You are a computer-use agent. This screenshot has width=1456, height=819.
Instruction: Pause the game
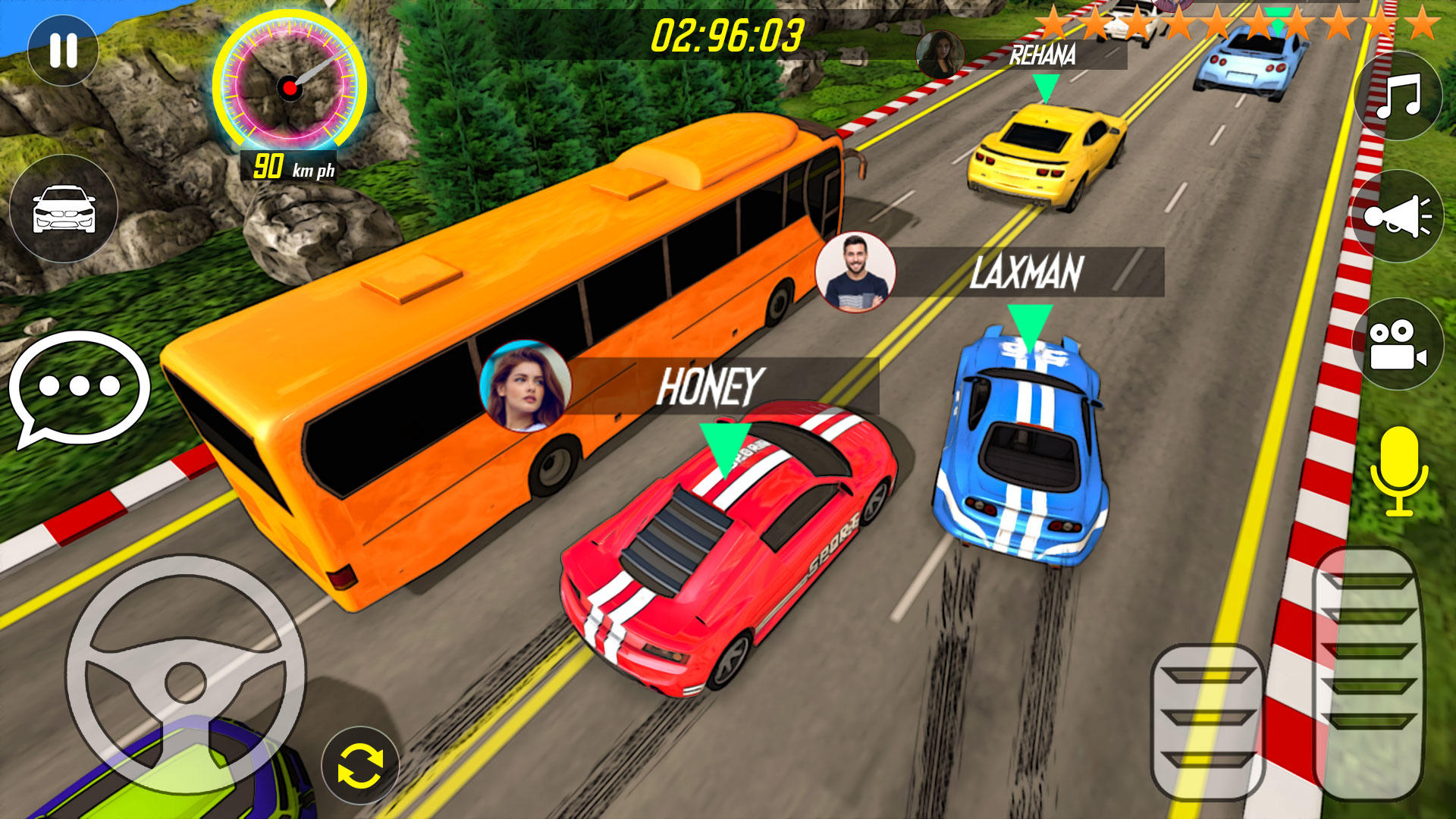pos(64,49)
